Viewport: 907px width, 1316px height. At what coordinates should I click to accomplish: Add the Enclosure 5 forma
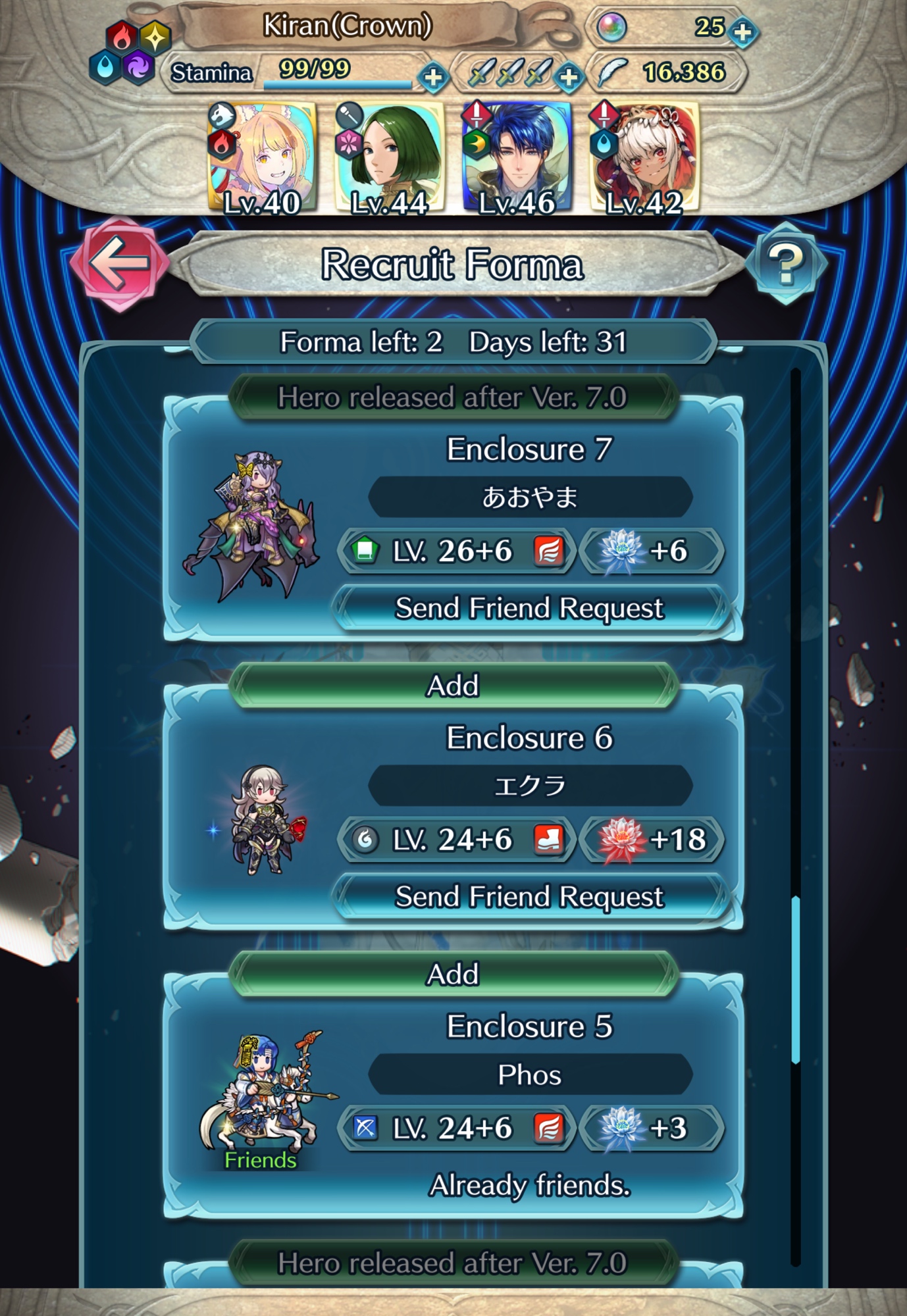point(453,974)
